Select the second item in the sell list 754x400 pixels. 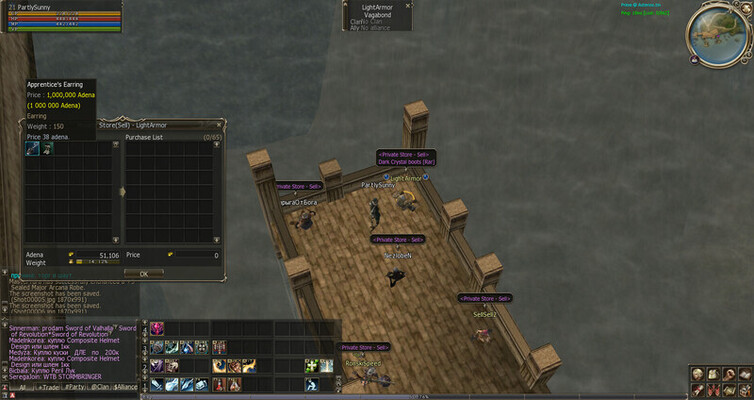(x=47, y=147)
